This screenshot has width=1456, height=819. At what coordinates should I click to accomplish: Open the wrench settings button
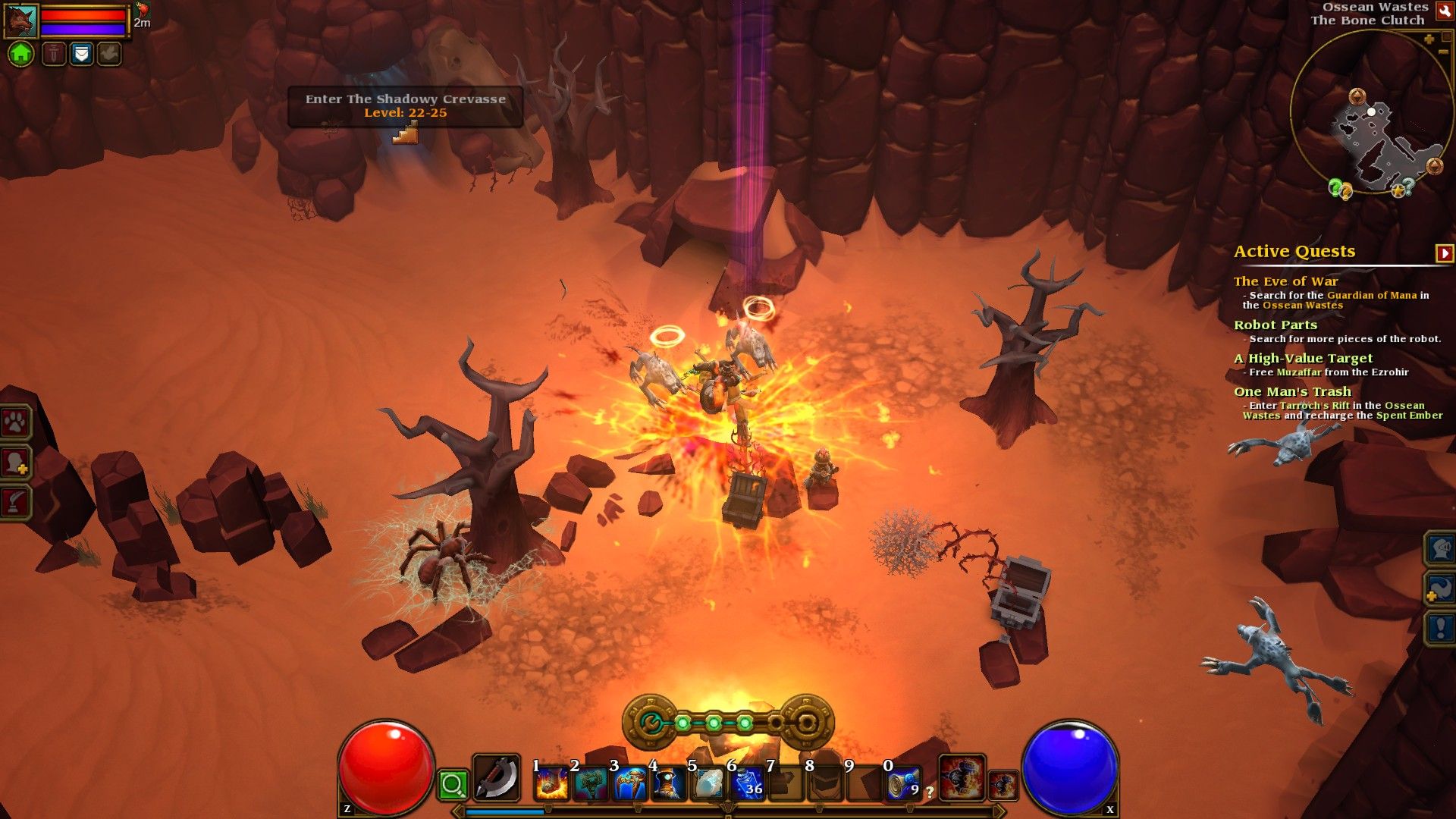(1444, 11)
